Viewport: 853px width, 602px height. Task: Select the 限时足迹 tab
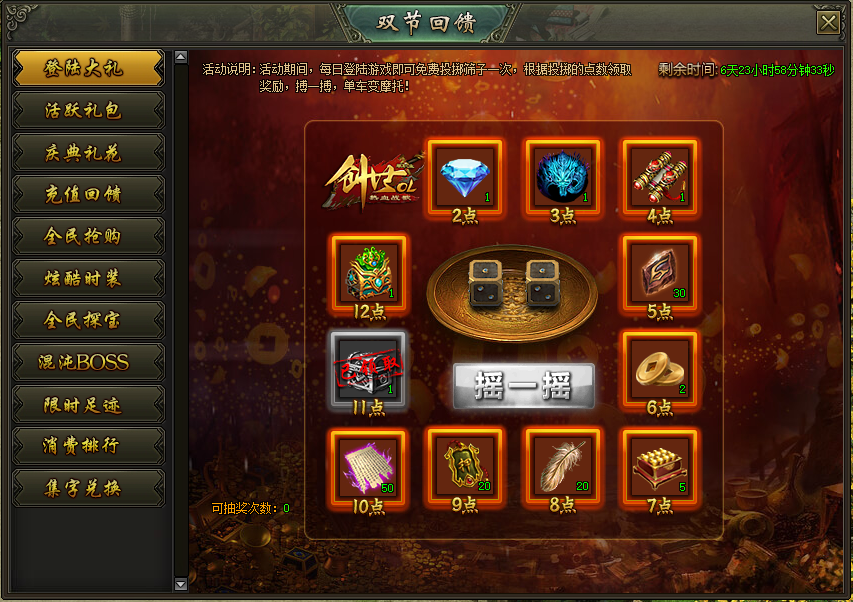pos(88,404)
